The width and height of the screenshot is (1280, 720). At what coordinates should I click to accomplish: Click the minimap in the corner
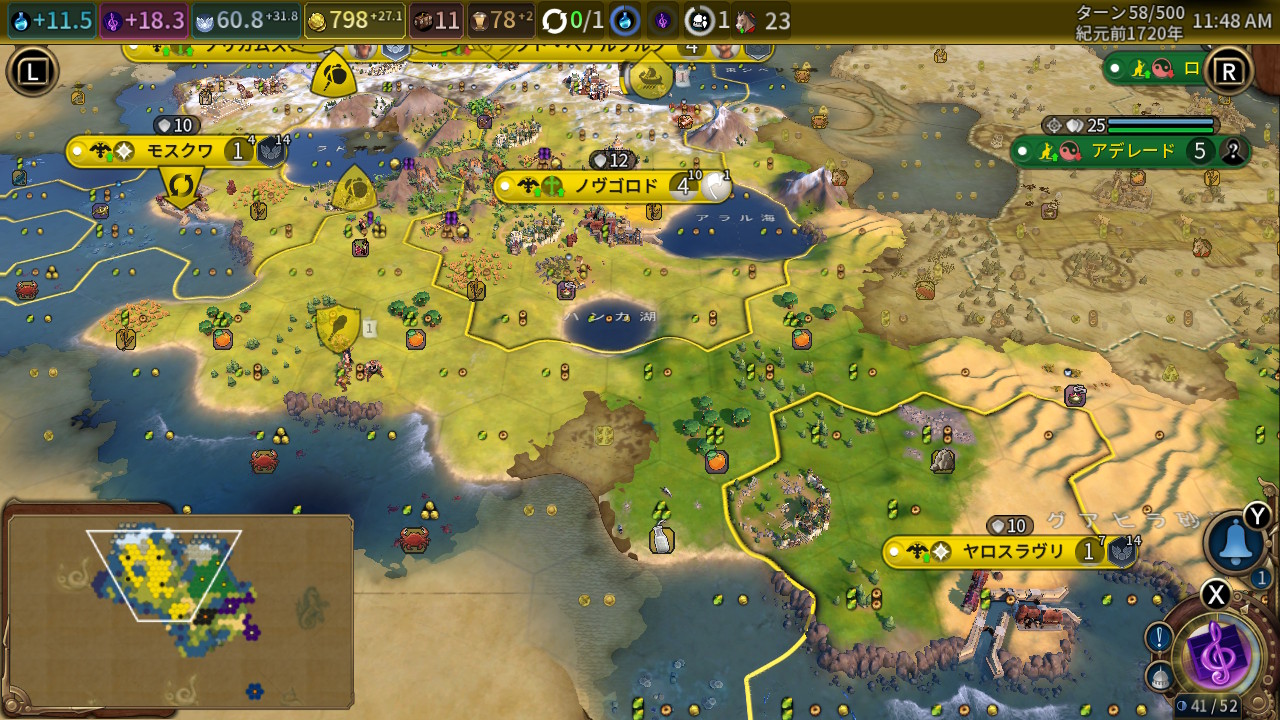click(x=180, y=610)
